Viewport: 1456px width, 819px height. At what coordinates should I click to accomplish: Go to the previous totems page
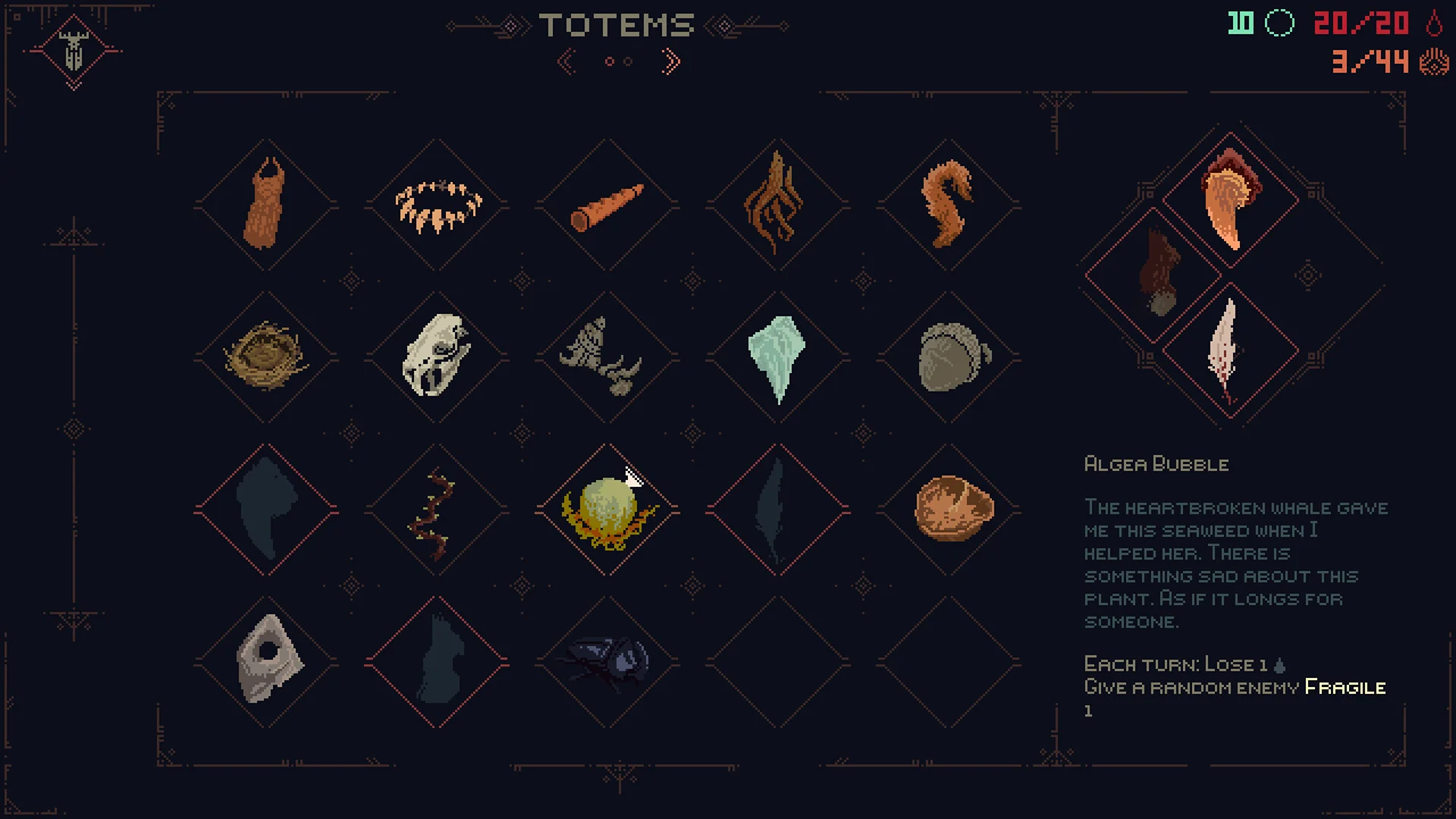pos(566,61)
